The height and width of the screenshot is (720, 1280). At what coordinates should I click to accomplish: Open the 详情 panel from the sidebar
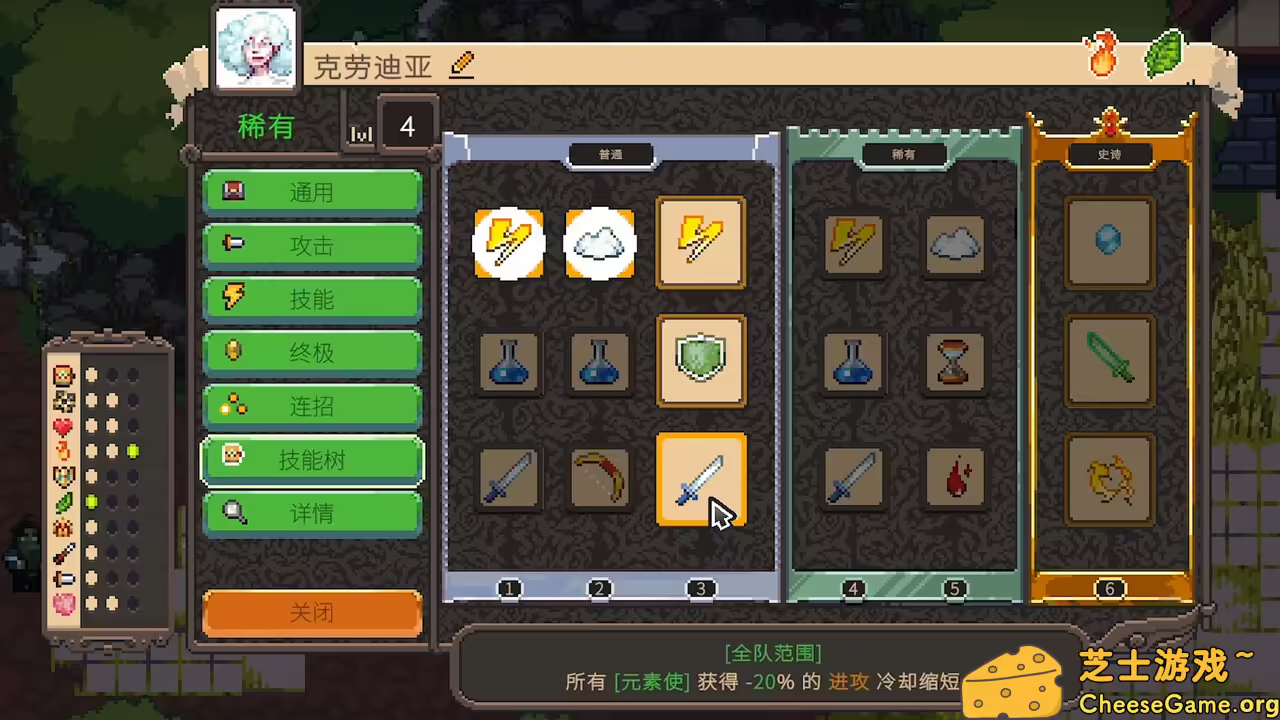point(311,513)
